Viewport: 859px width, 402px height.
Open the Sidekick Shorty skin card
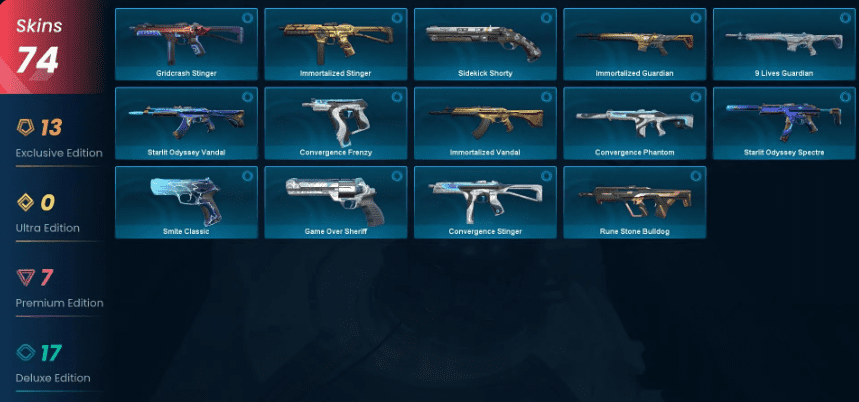pos(485,44)
